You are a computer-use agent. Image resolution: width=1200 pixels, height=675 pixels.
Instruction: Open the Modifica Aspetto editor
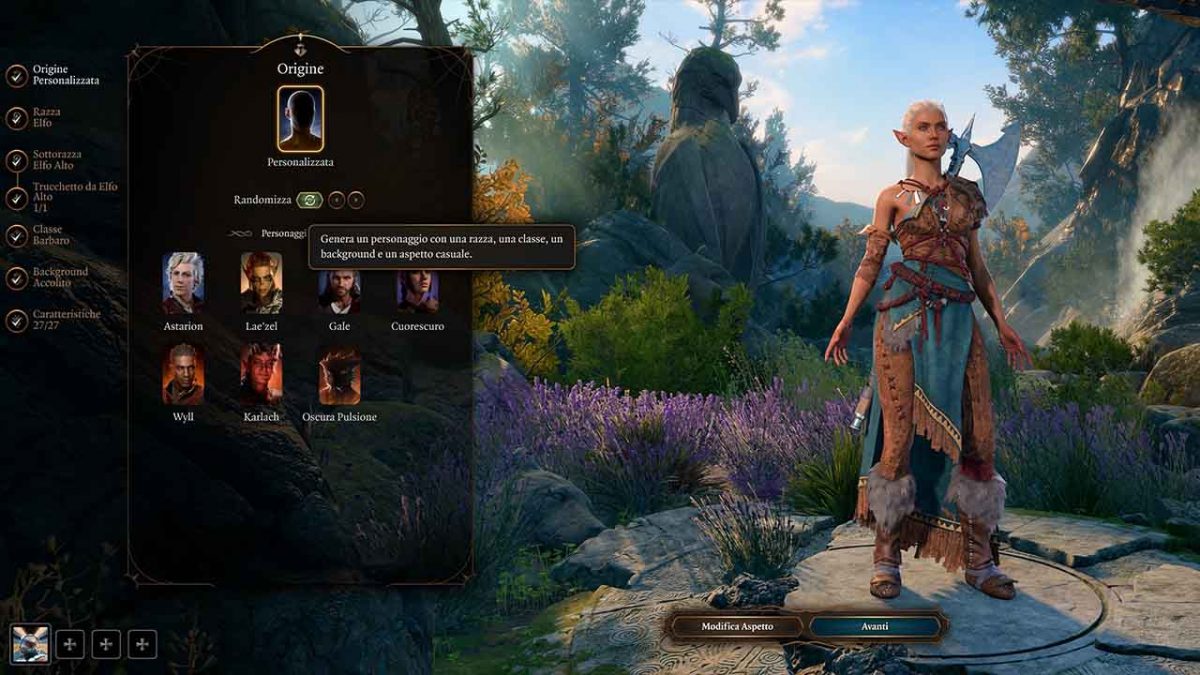[737, 627]
